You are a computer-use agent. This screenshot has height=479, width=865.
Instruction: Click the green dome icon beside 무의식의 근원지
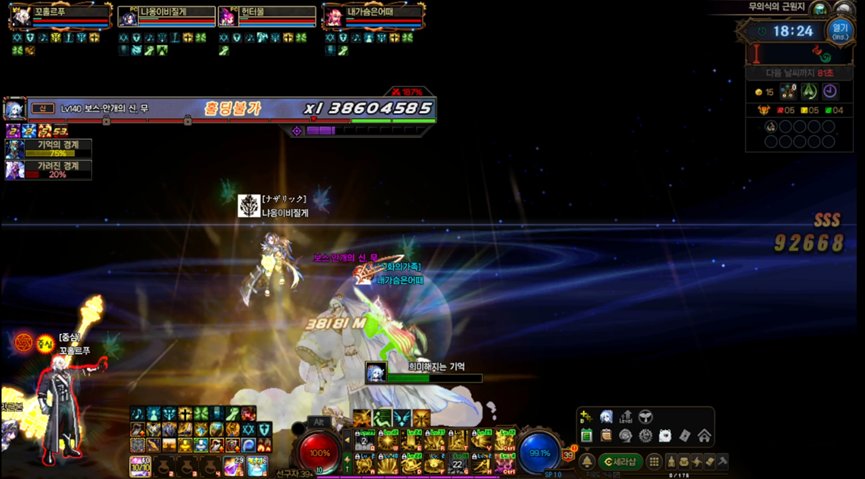tap(820, 8)
